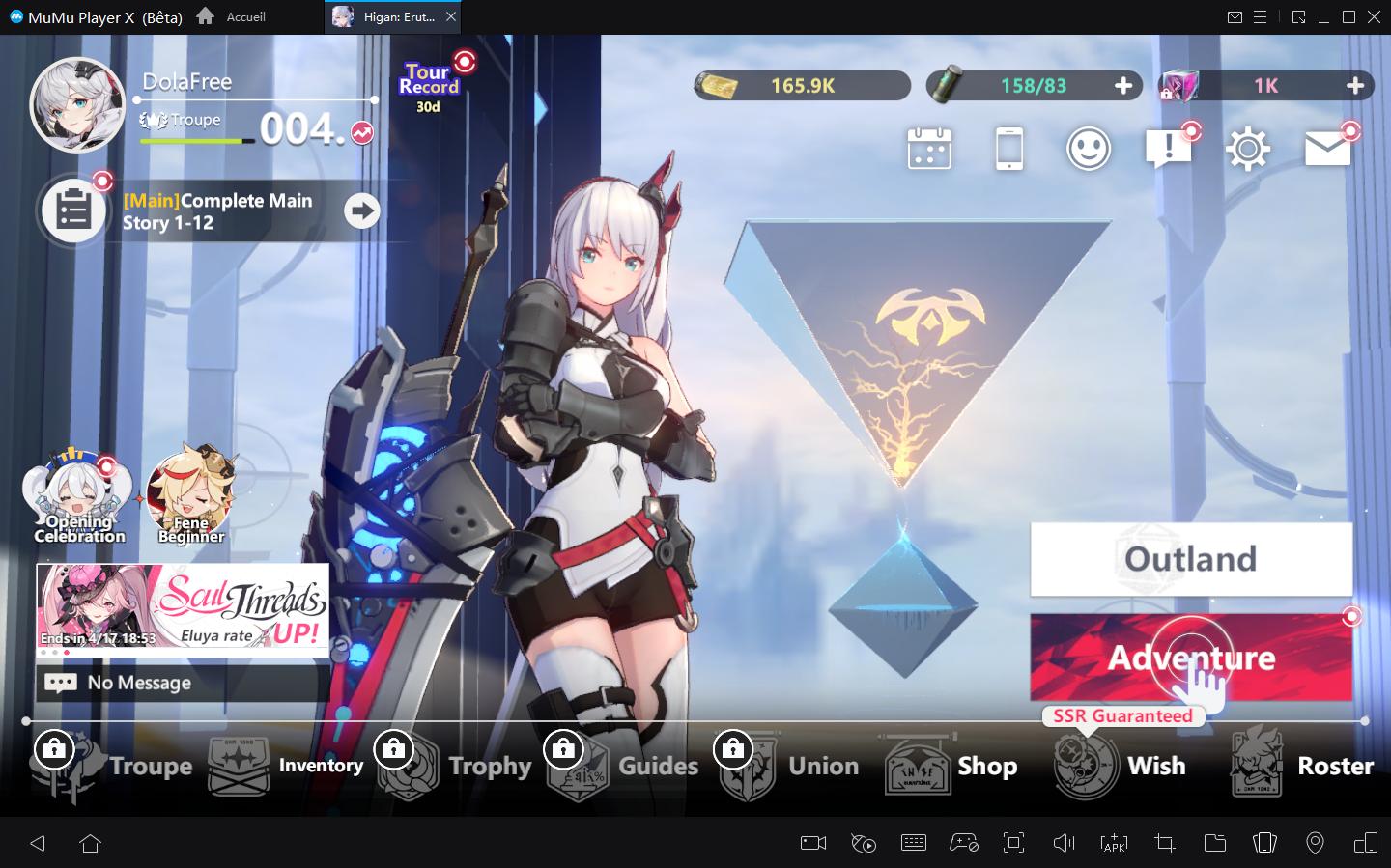The width and height of the screenshot is (1391, 868).
Task: Open the settings gear icon
Action: [1247, 150]
